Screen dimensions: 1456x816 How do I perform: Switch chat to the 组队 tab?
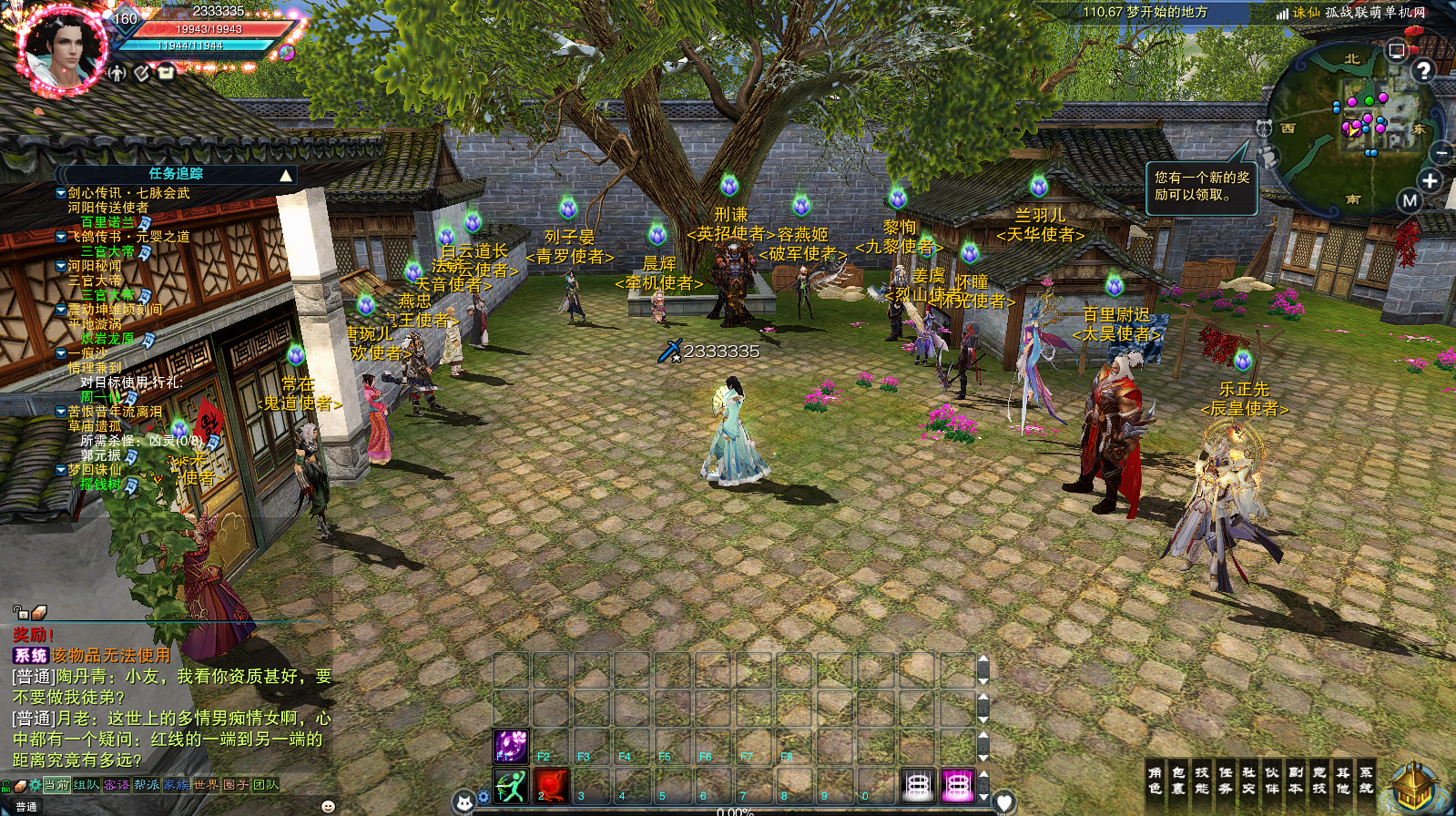click(87, 785)
